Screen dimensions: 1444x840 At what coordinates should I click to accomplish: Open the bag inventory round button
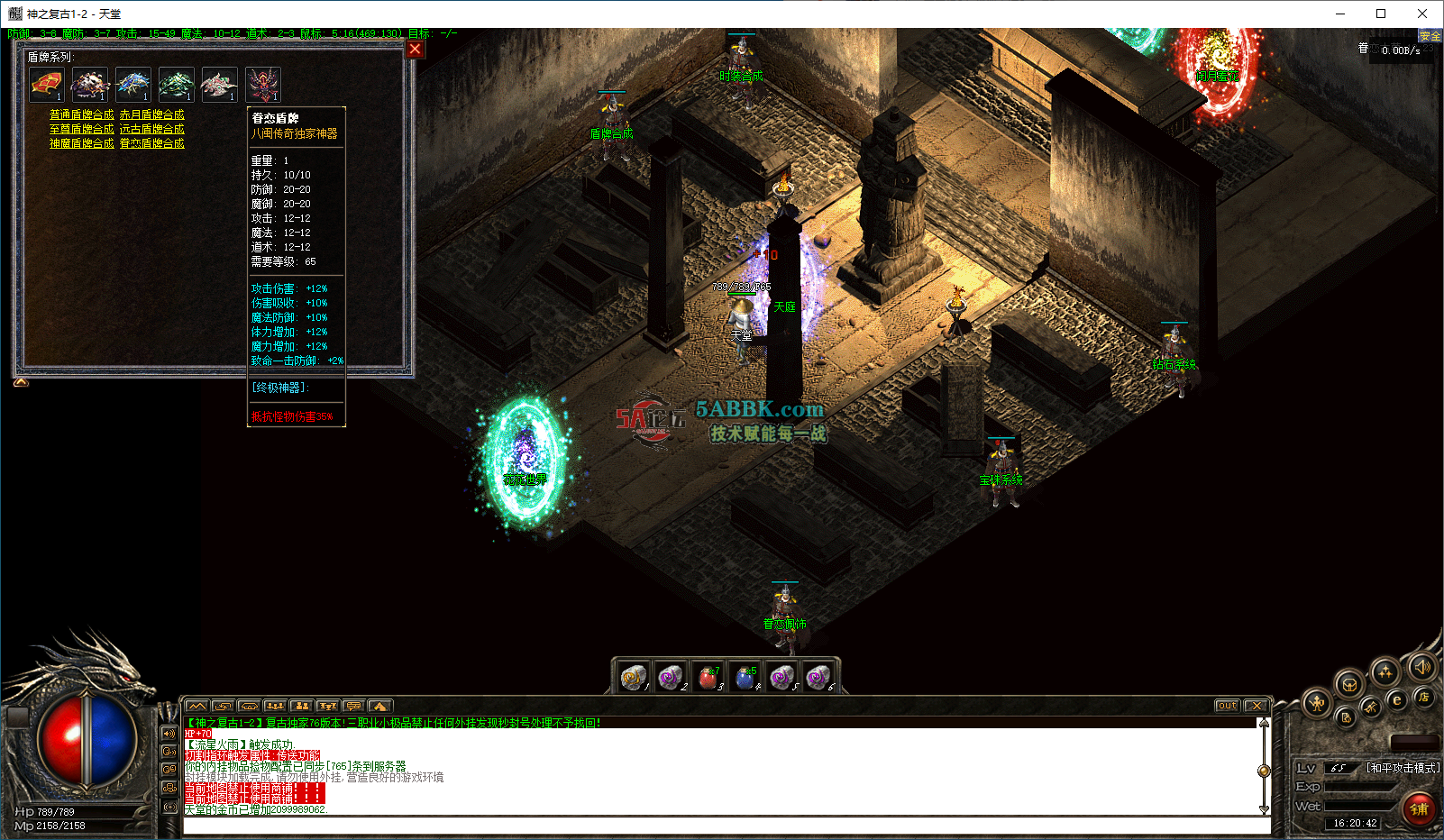tap(1348, 684)
